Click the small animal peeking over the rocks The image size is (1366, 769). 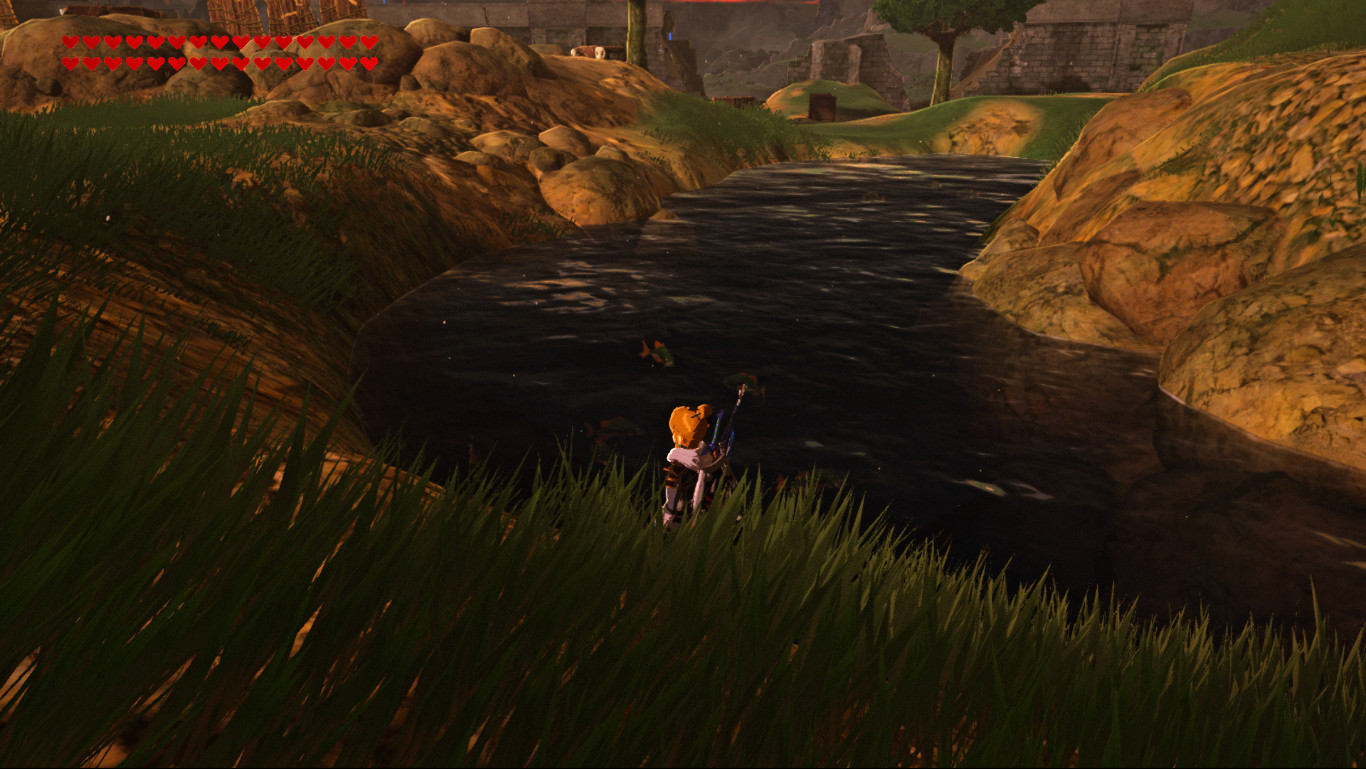pyautogui.click(x=598, y=52)
